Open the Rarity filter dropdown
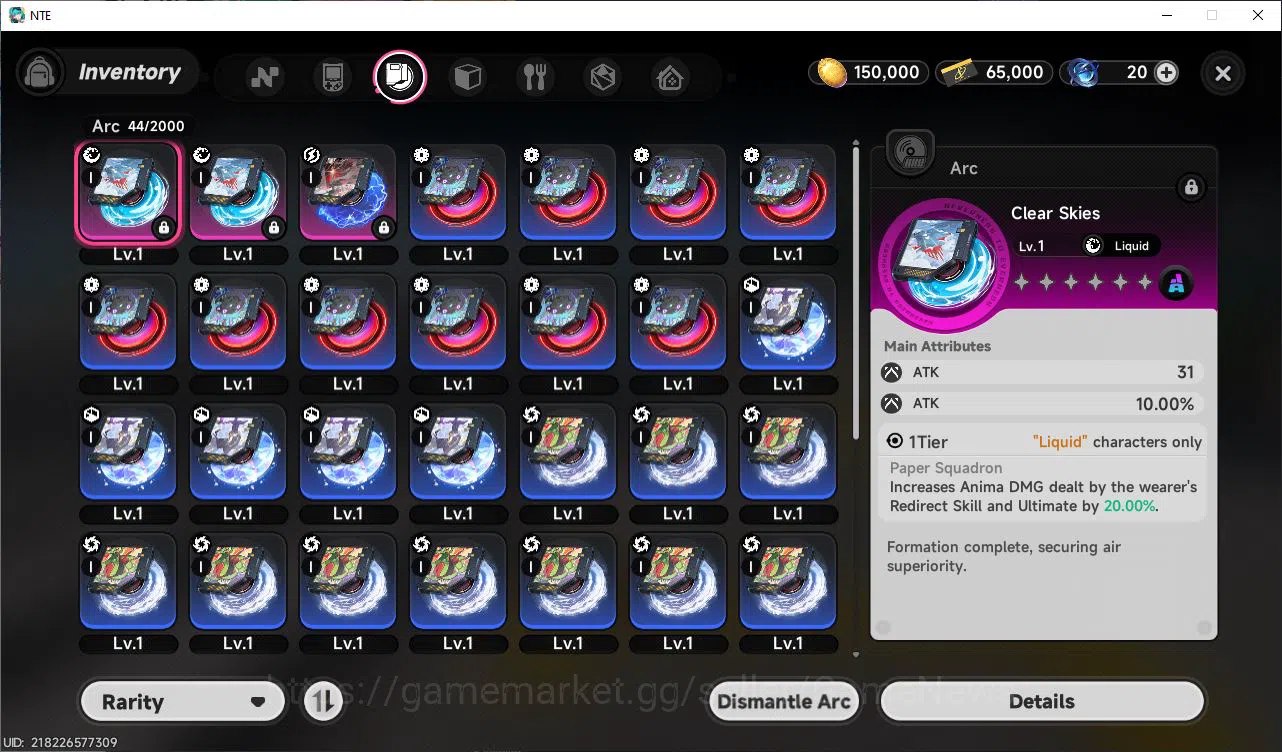Viewport: 1282px width, 752px height. (x=182, y=701)
